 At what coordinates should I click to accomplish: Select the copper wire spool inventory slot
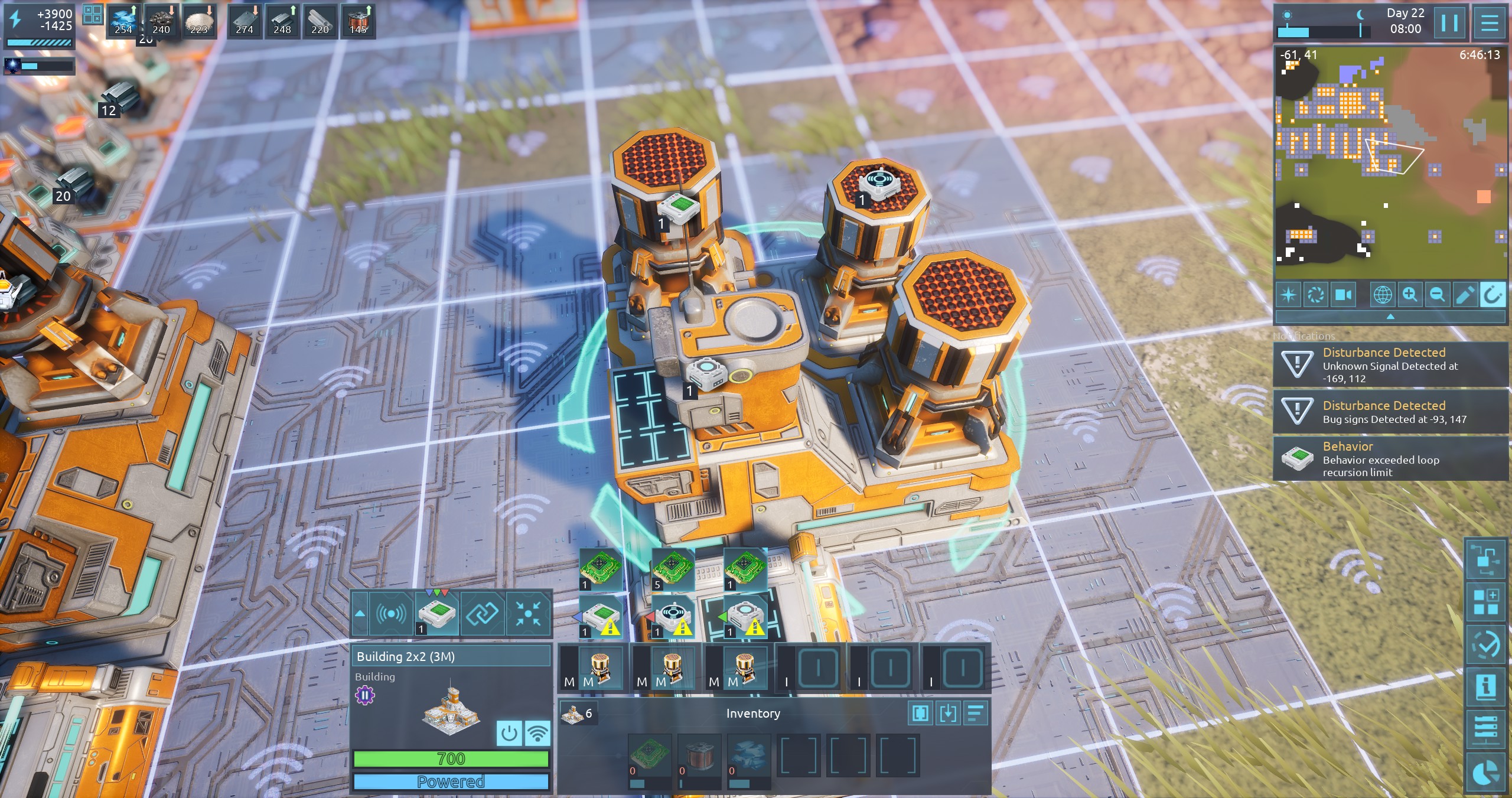click(x=699, y=756)
